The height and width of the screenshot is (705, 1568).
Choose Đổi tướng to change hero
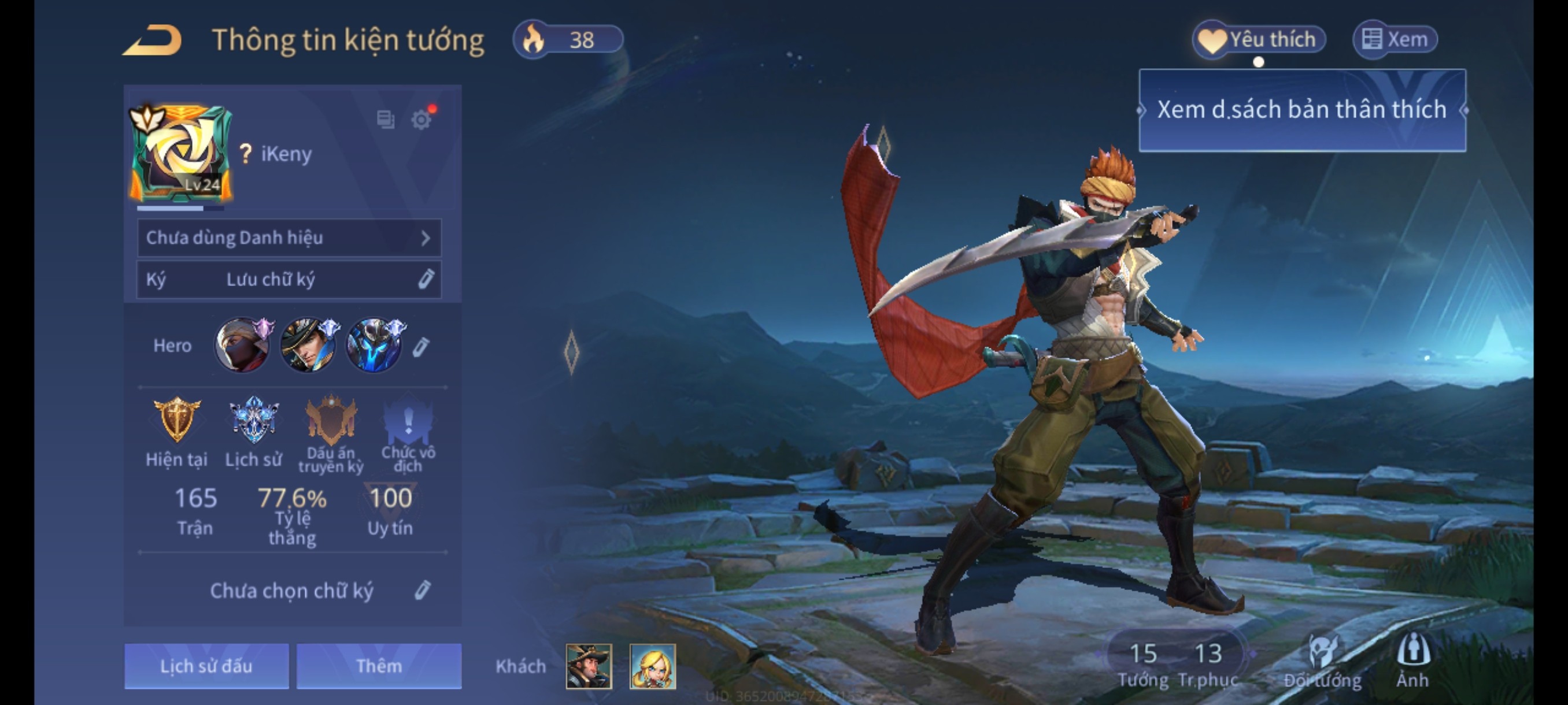coord(1323,661)
